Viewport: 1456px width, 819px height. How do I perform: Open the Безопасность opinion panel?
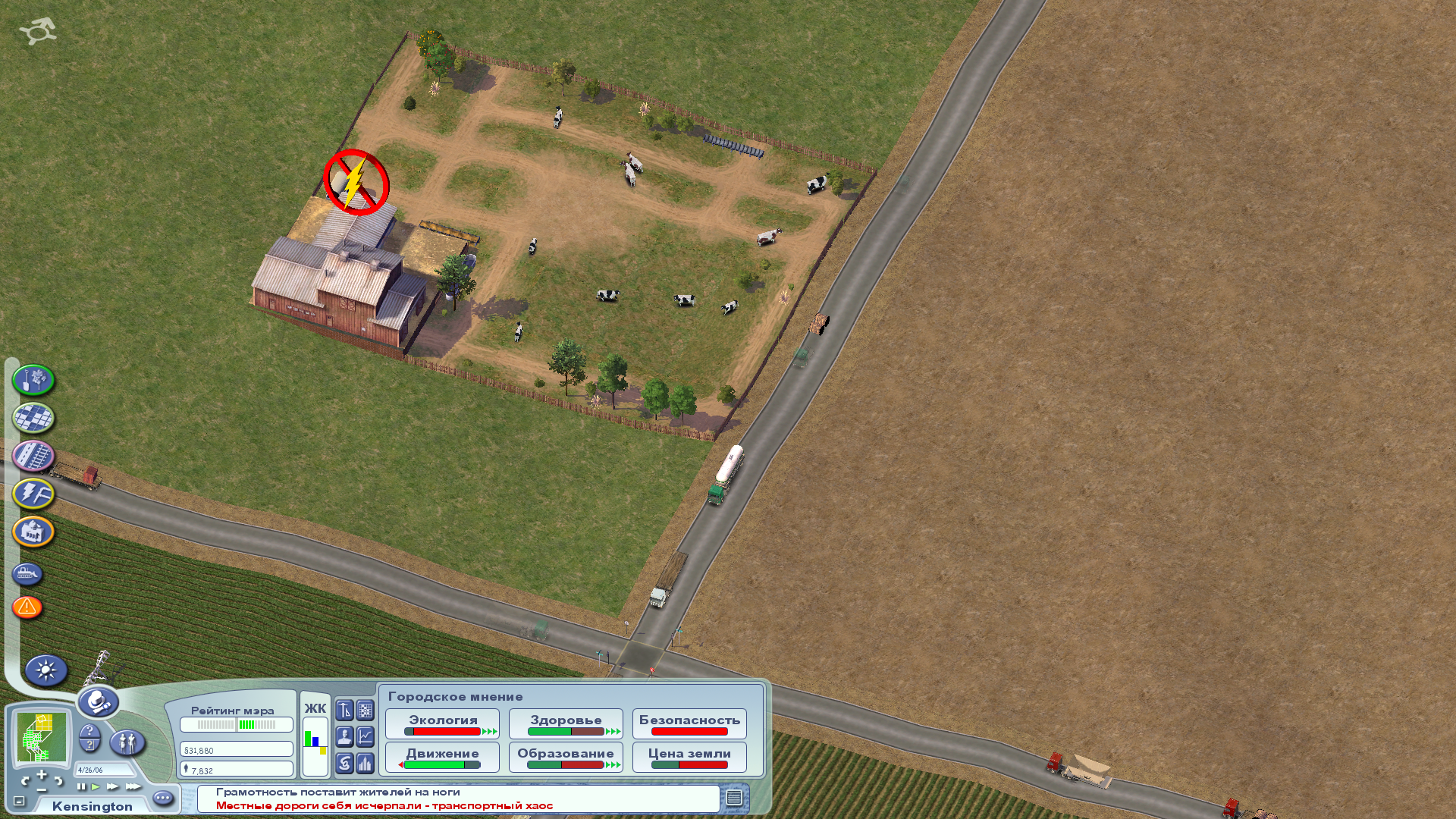pos(689,724)
